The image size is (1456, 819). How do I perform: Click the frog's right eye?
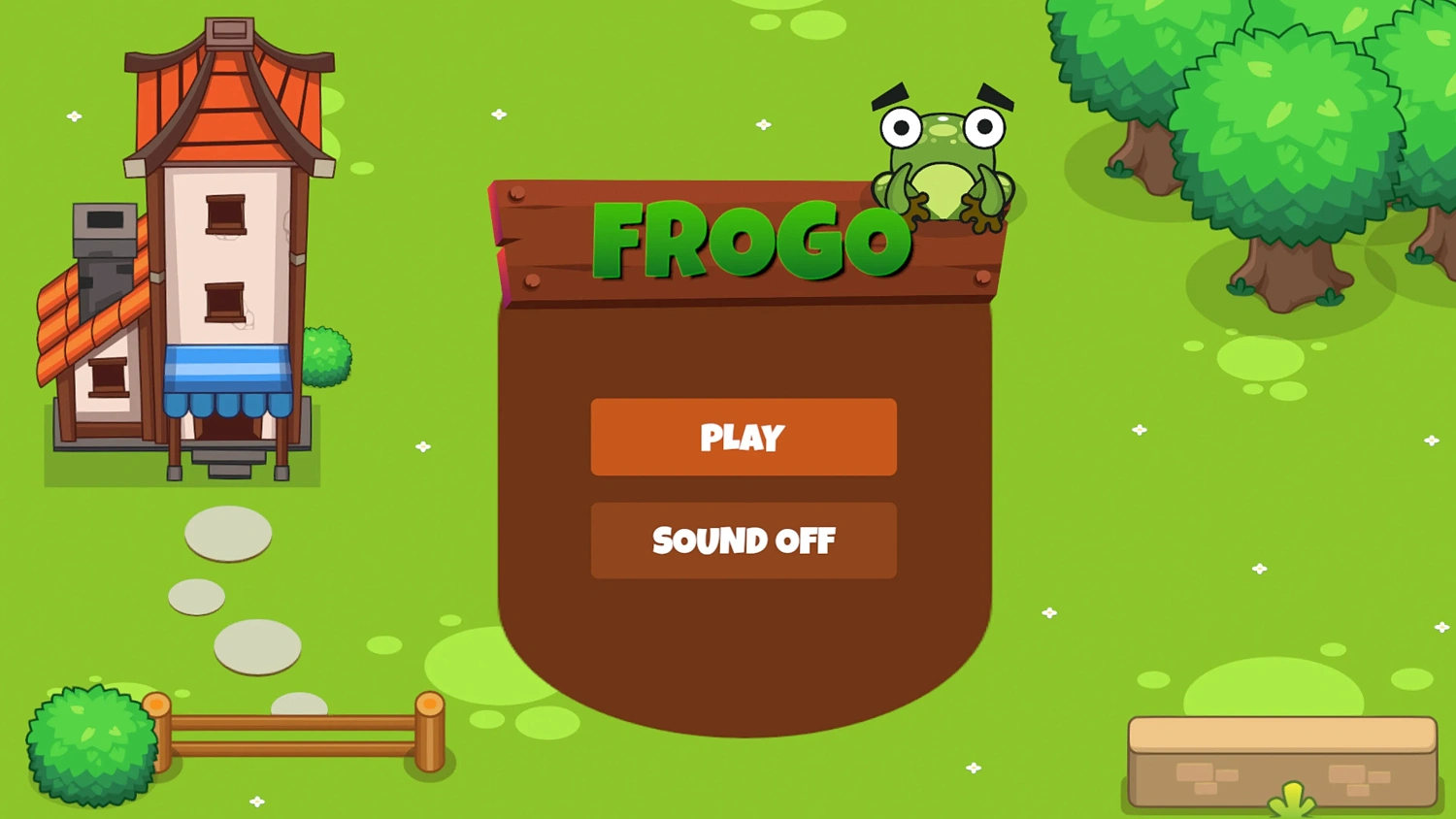(983, 124)
